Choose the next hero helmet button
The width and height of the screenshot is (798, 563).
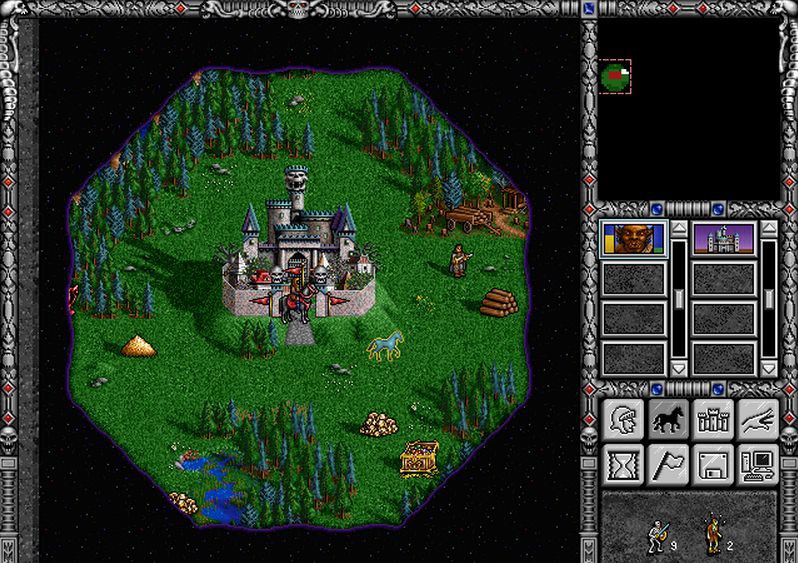624,419
